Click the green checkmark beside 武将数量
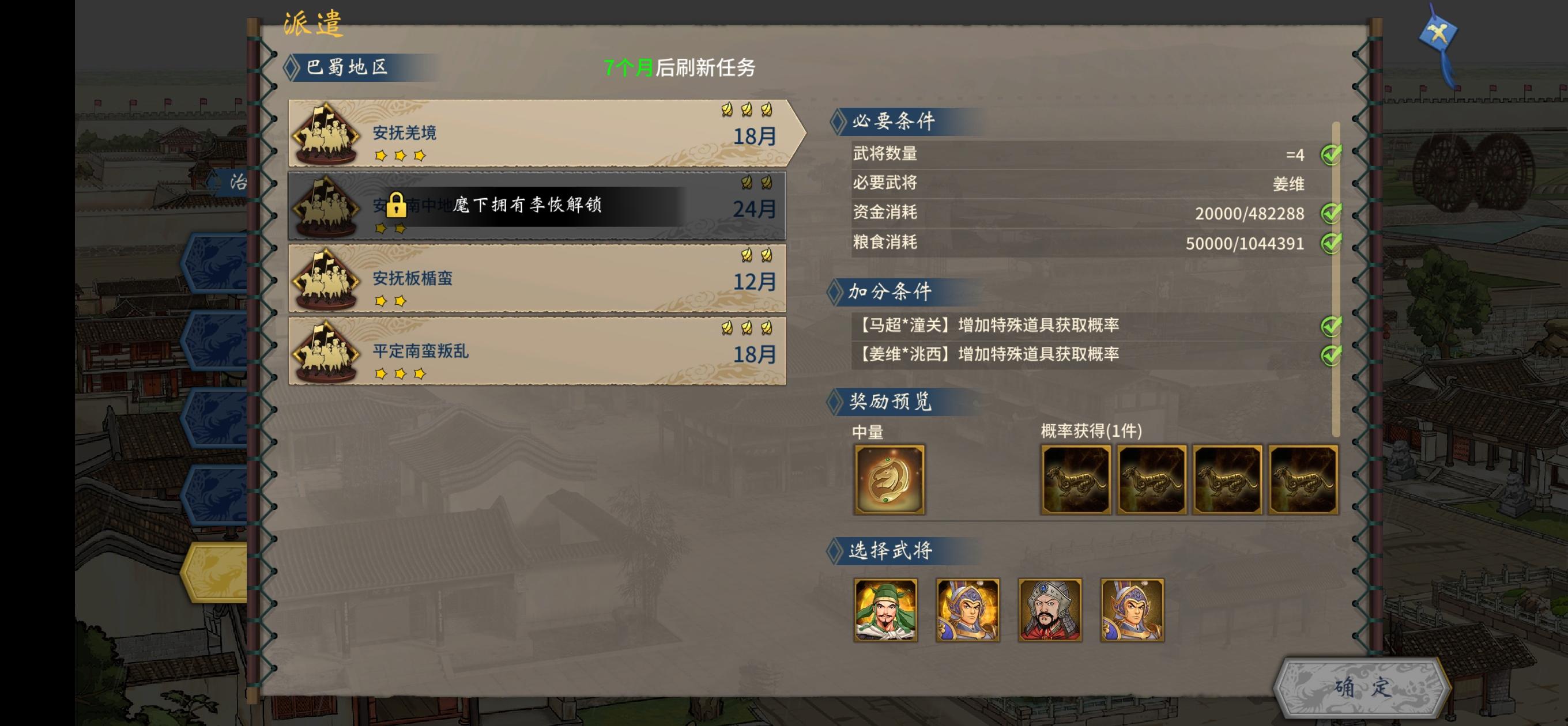The image size is (1568, 726). tap(1332, 154)
